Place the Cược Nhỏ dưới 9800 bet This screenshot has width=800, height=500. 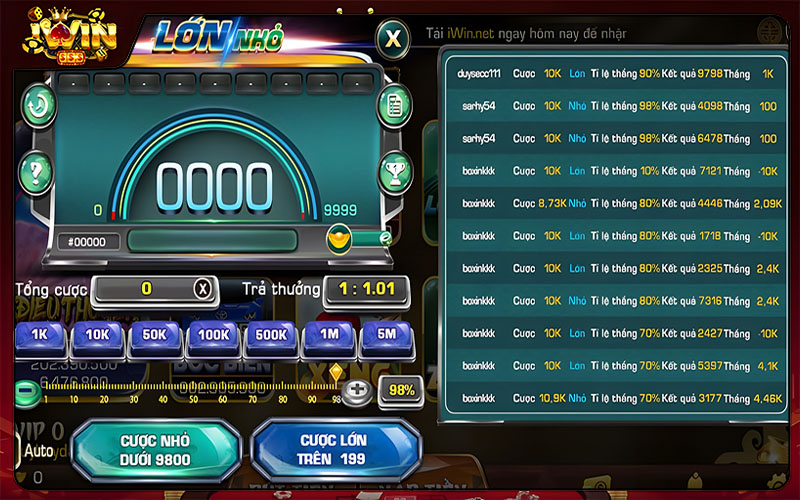click(155, 450)
